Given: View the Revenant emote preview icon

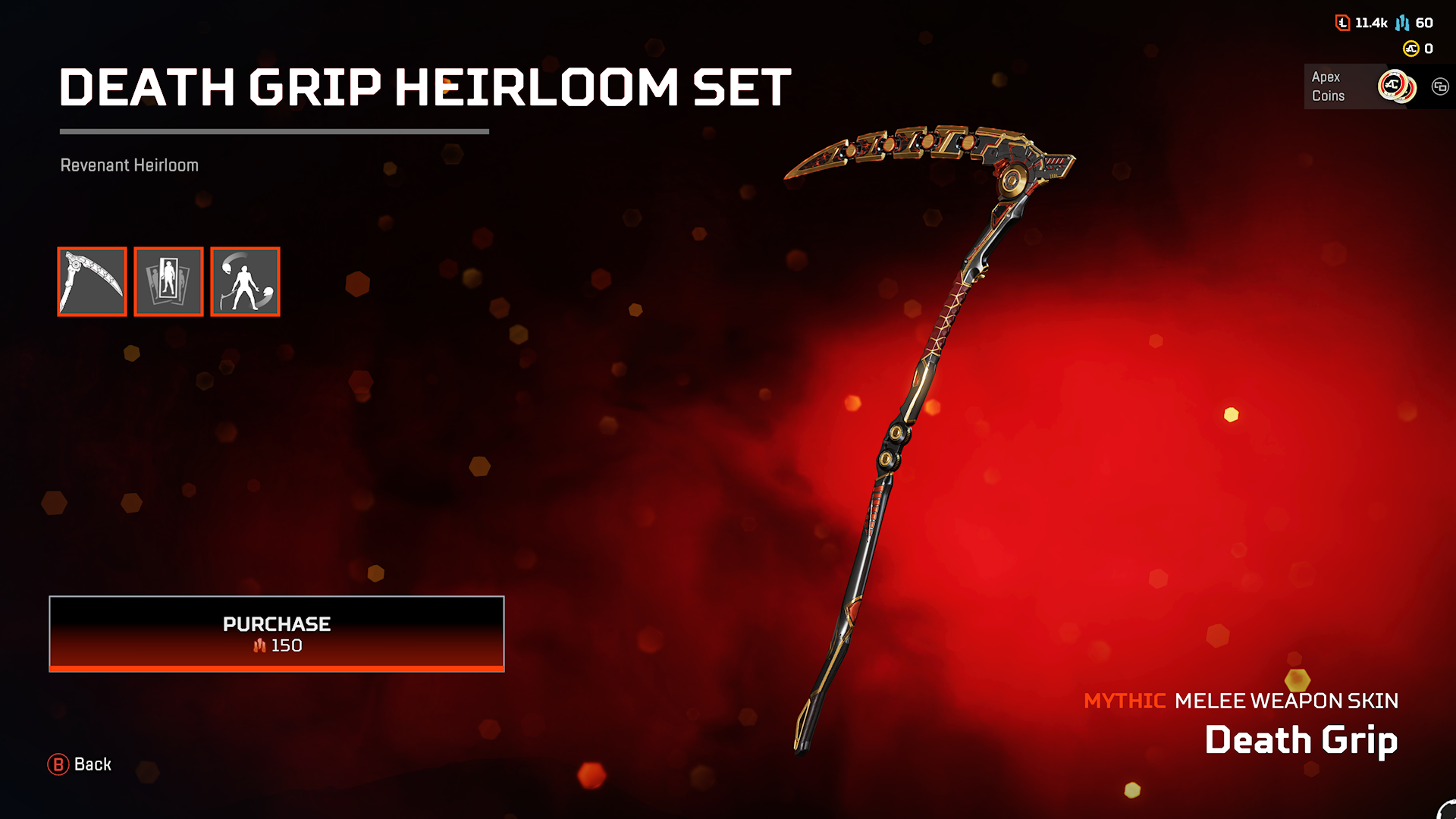Looking at the screenshot, I should point(244,281).
